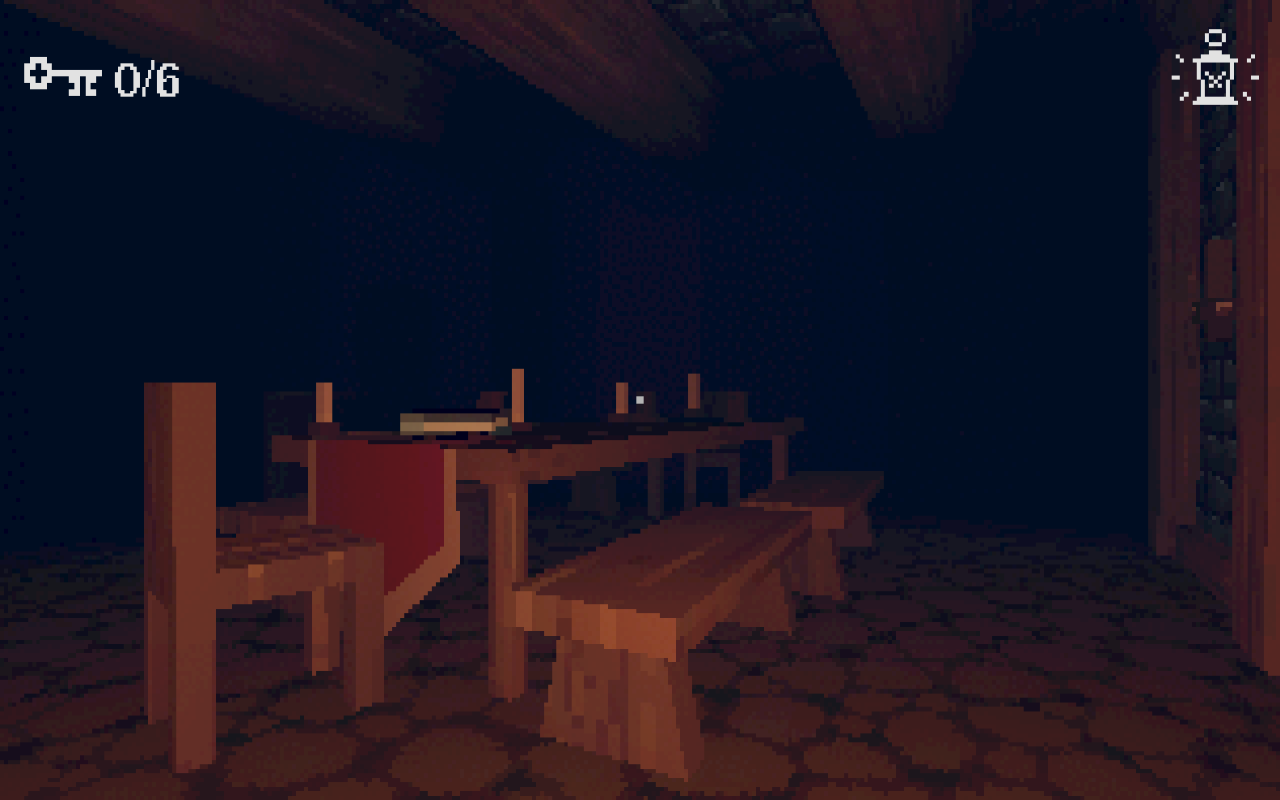Click the 0/6 key count text
The image size is (1280, 800).
pyautogui.click(x=147, y=77)
